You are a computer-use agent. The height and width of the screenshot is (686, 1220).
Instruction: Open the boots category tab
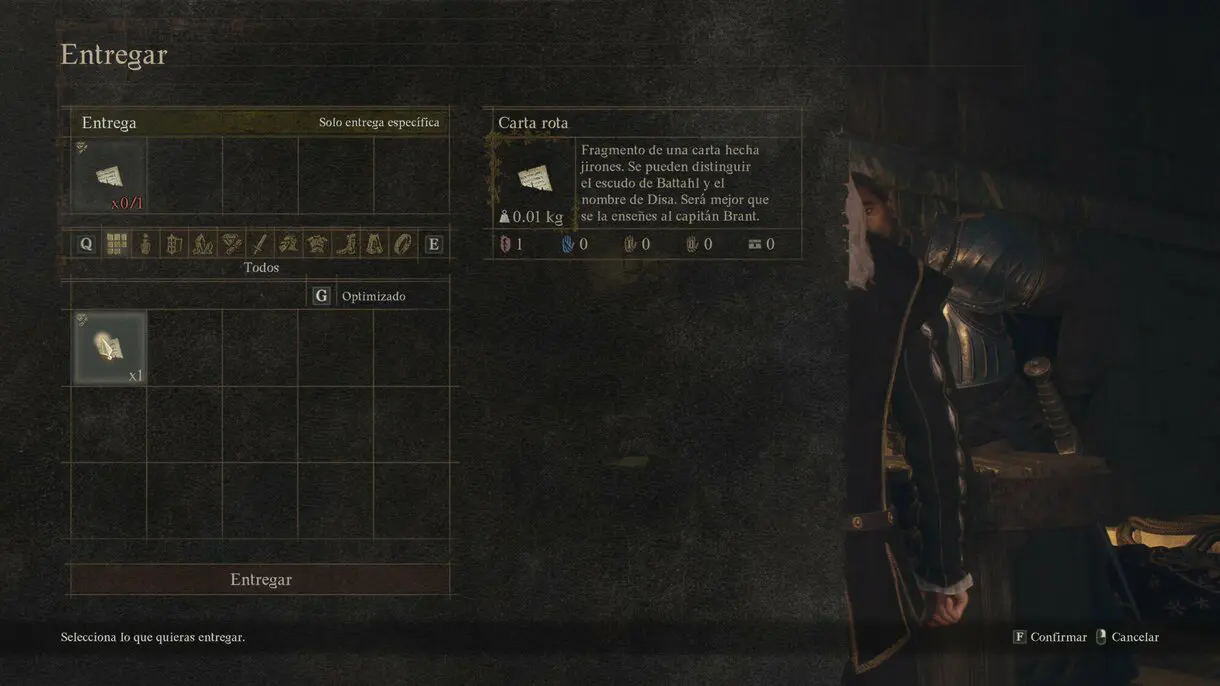click(x=346, y=244)
